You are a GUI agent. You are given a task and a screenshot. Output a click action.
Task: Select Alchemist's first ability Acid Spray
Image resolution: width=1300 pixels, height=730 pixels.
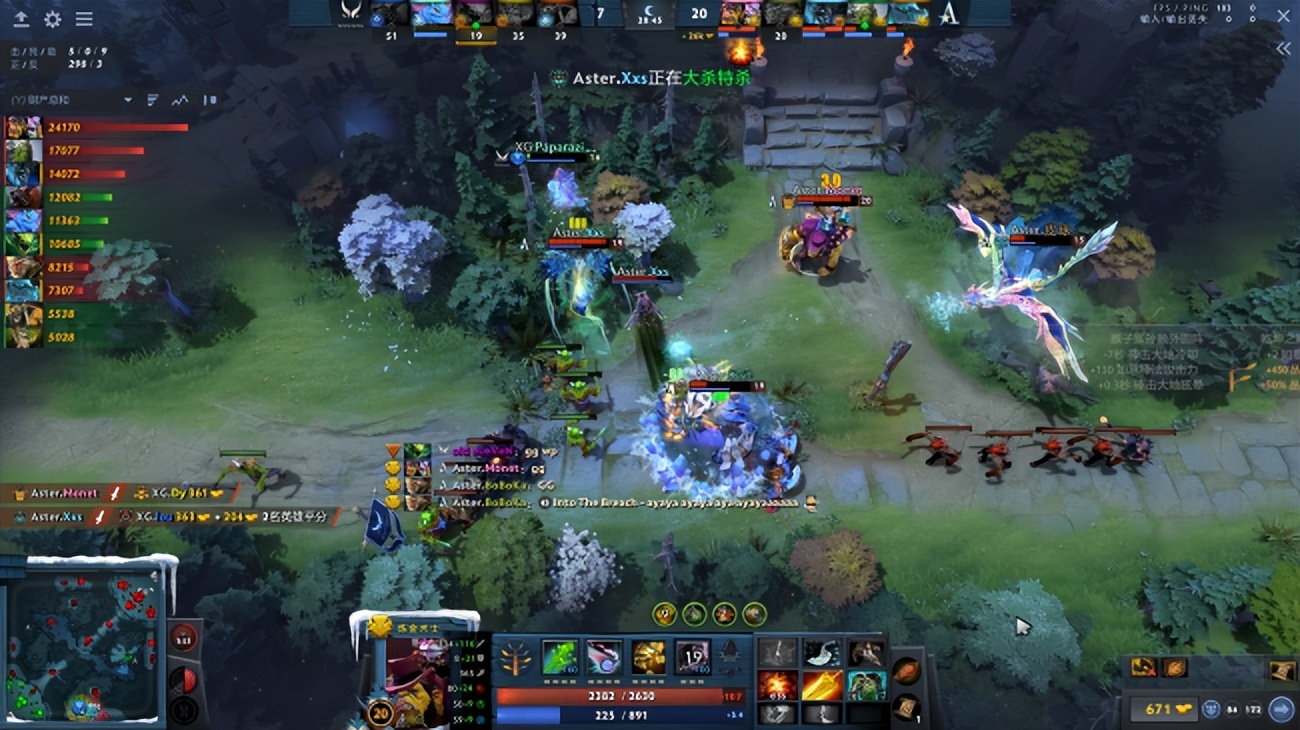coord(560,657)
